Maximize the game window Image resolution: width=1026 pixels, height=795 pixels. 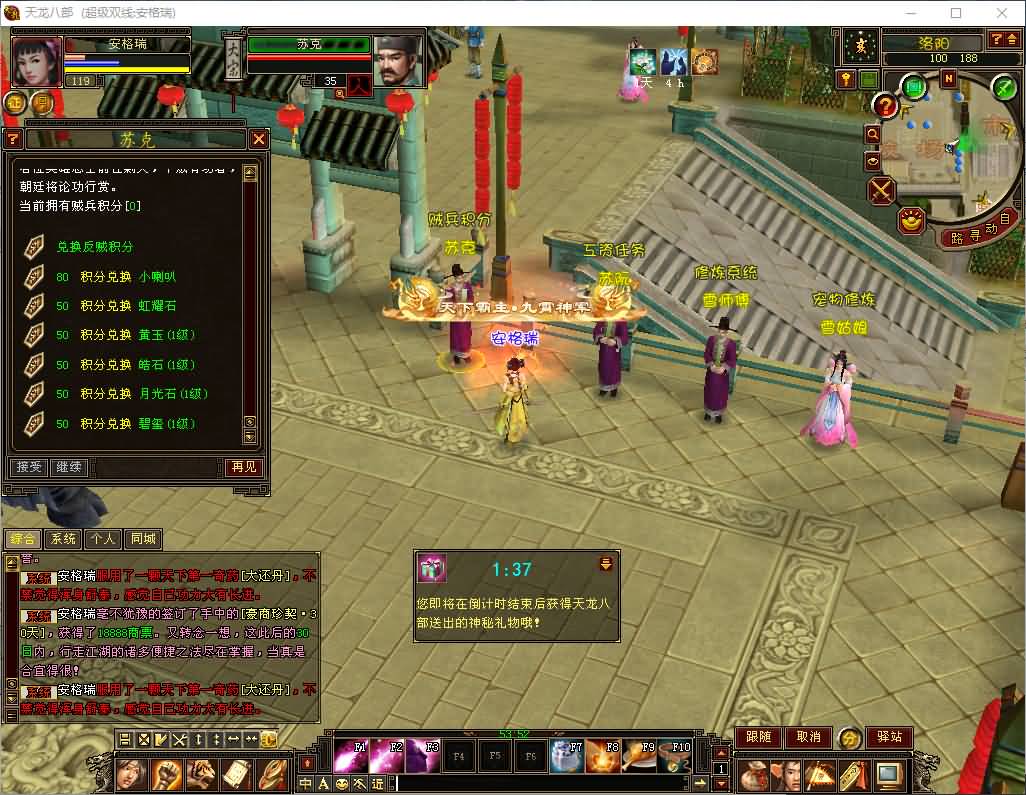pos(955,13)
